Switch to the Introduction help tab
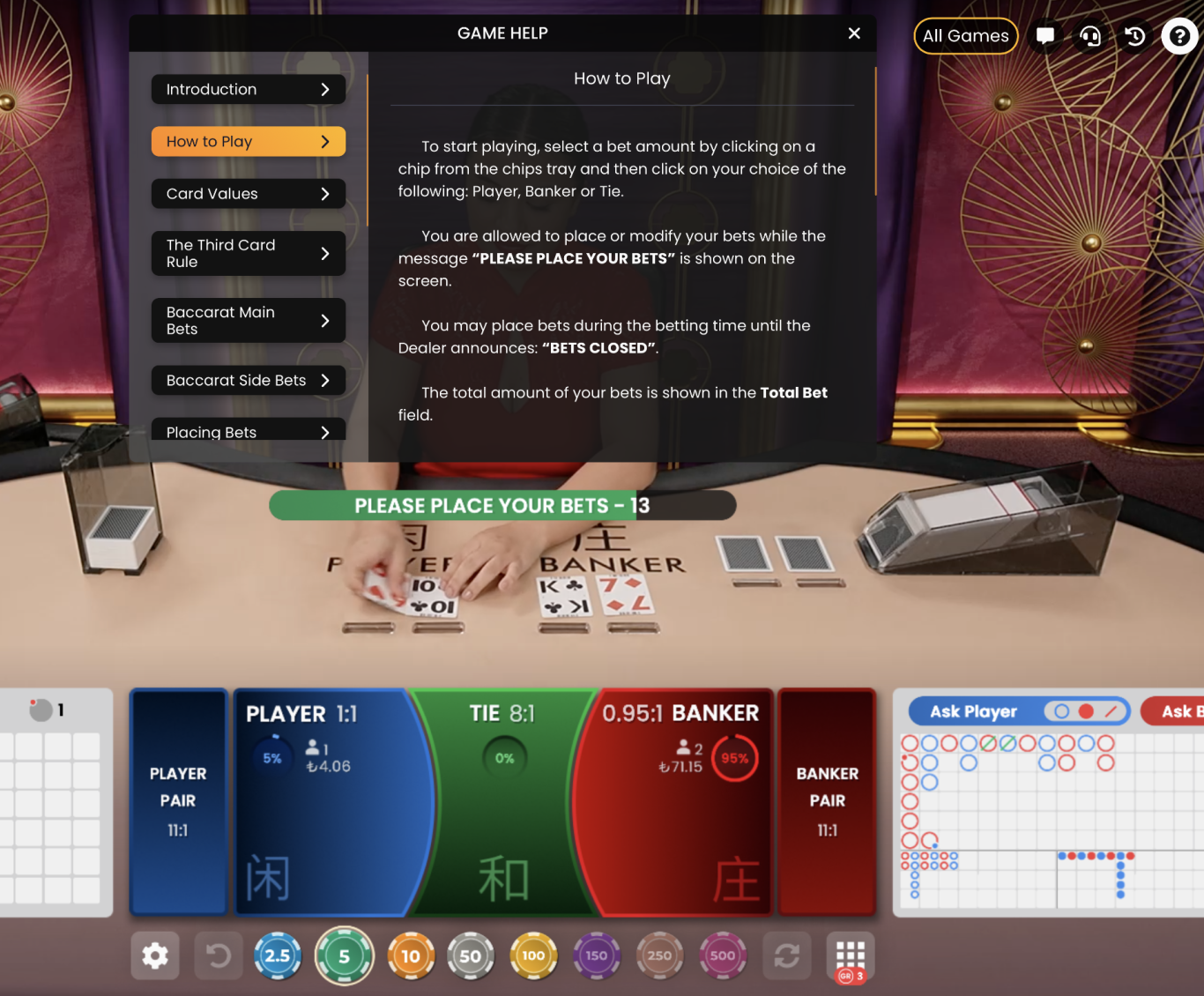Screen dimensions: 1204x996 (x=248, y=89)
